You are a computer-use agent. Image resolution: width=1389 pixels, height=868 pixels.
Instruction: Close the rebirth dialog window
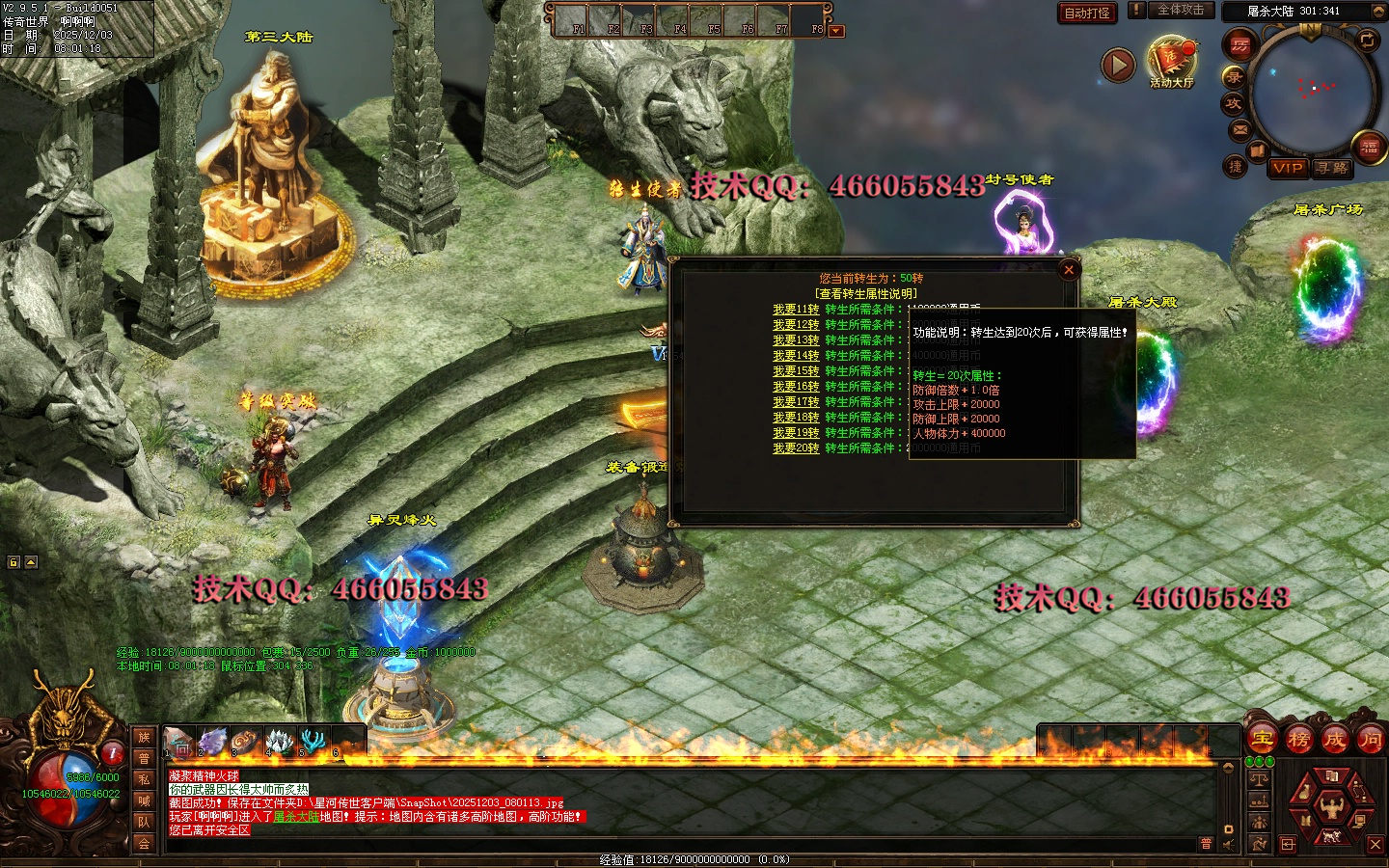click(1068, 270)
